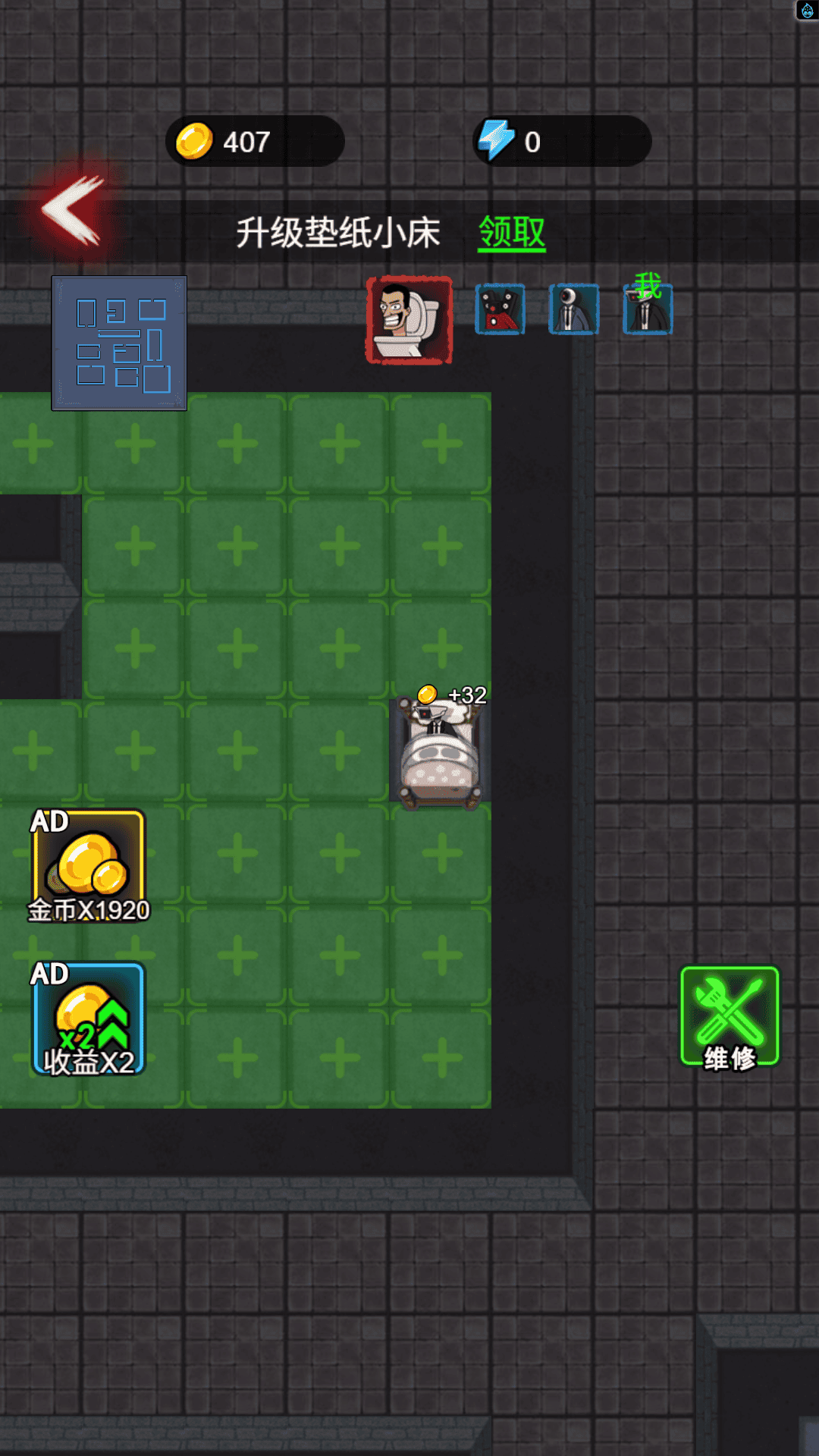This screenshot has width=819, height=1456.
Task: Tap the 维修 repair button
Action: pyautogui.click(x=730, y=1018)
